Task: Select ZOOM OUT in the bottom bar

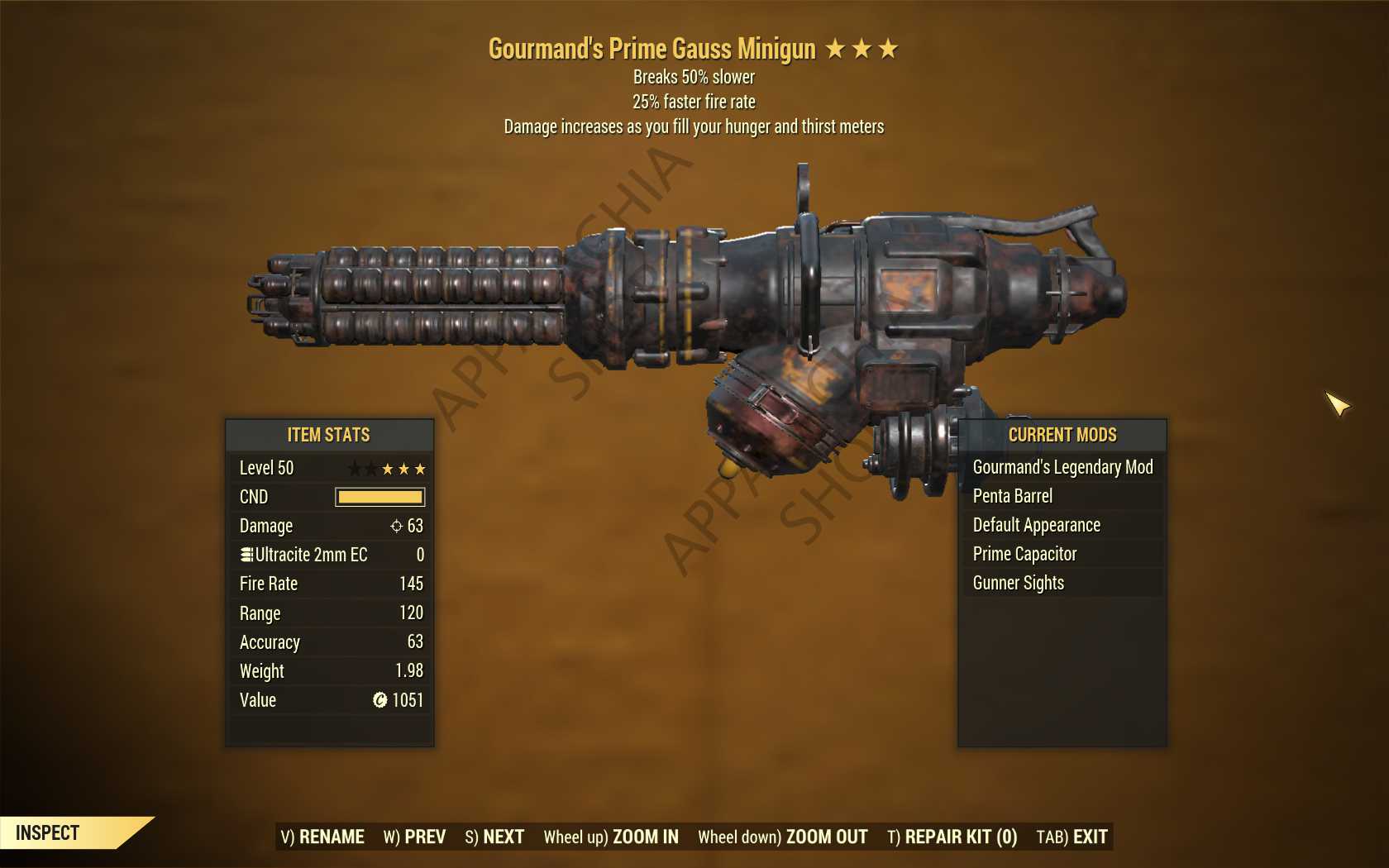Action: (x=782, y=837)
